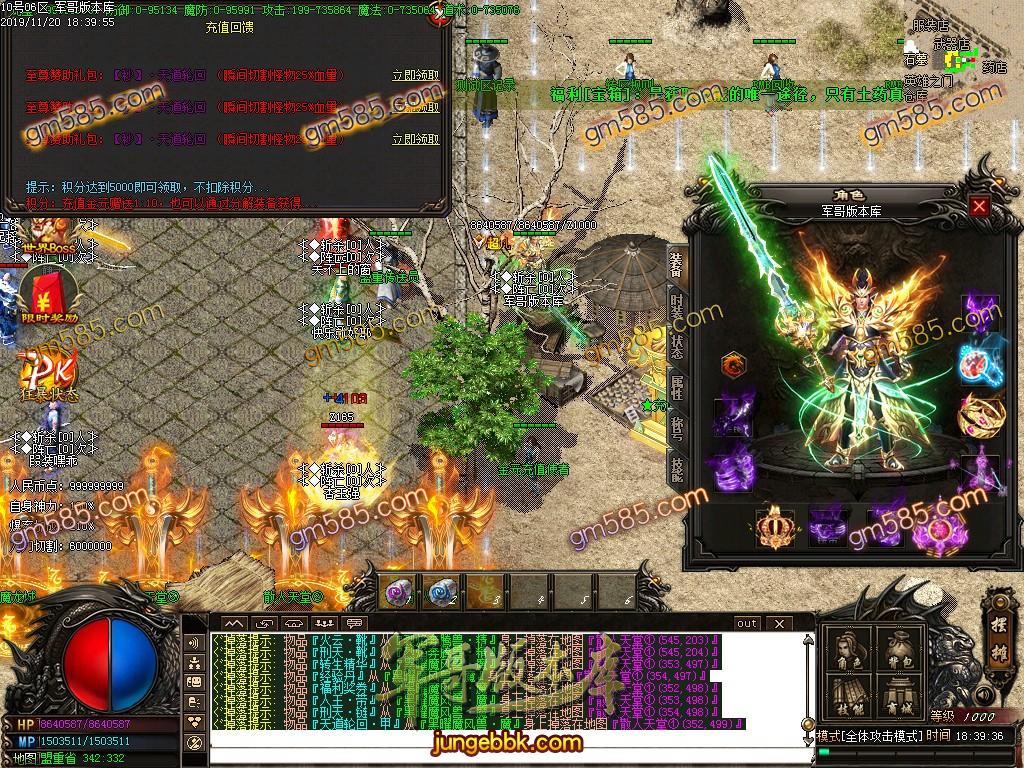The image size is (1024, 768).
Task: Click the chat window's out button
Action: pyautogui.click(x=746, y=623)
